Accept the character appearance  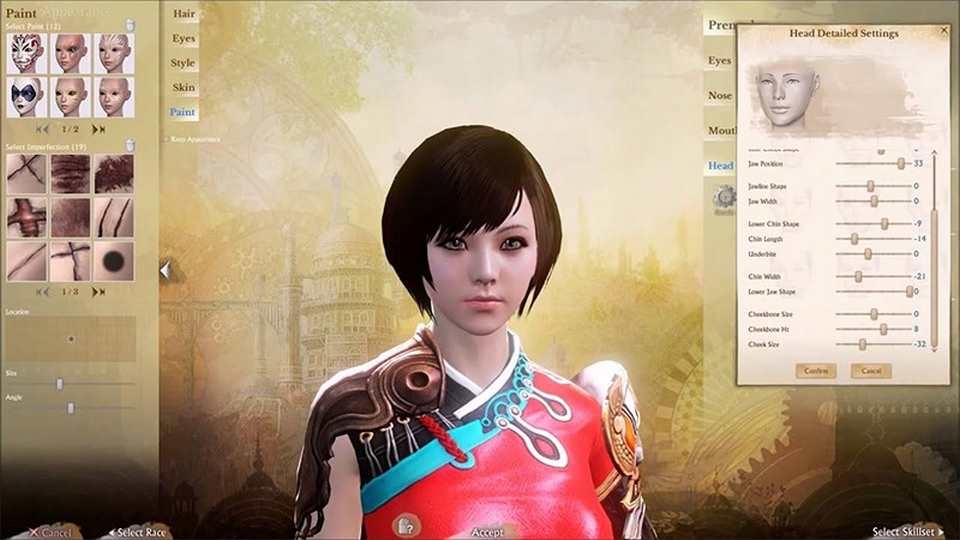coord(487,532)
